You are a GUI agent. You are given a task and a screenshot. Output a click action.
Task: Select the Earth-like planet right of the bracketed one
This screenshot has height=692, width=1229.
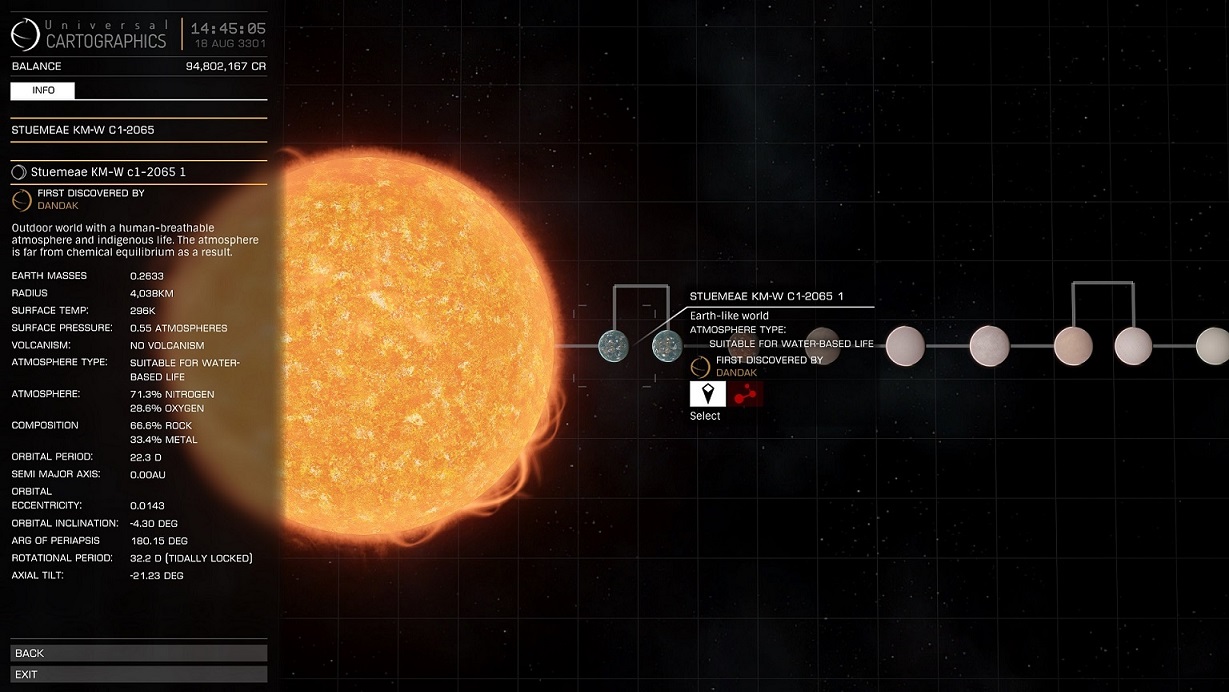click(666, 346)
